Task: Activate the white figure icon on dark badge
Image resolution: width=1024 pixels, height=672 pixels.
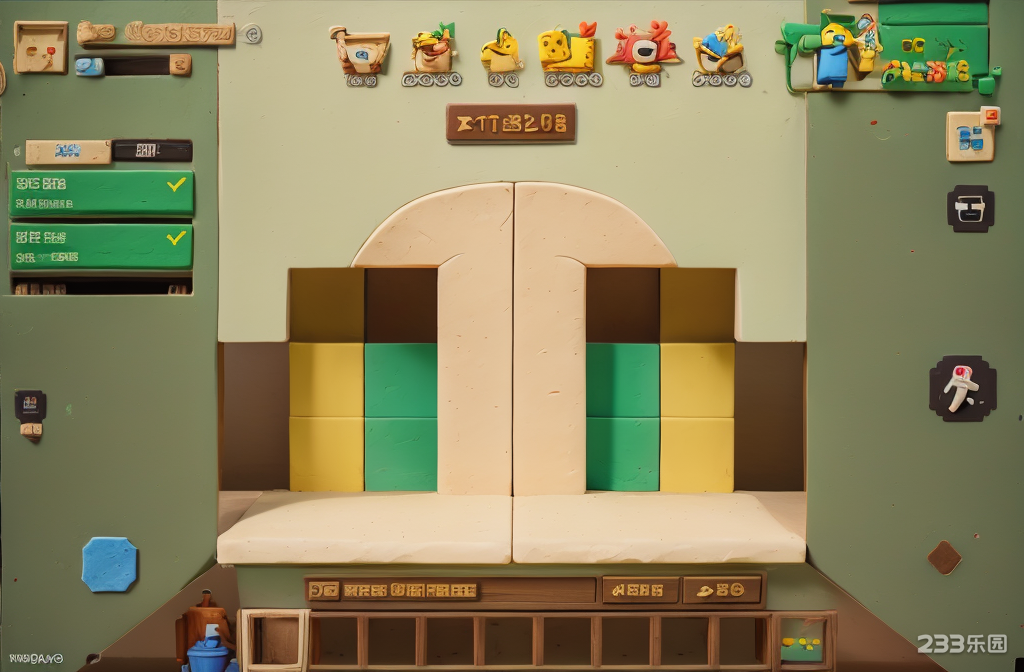Action: 962,388
